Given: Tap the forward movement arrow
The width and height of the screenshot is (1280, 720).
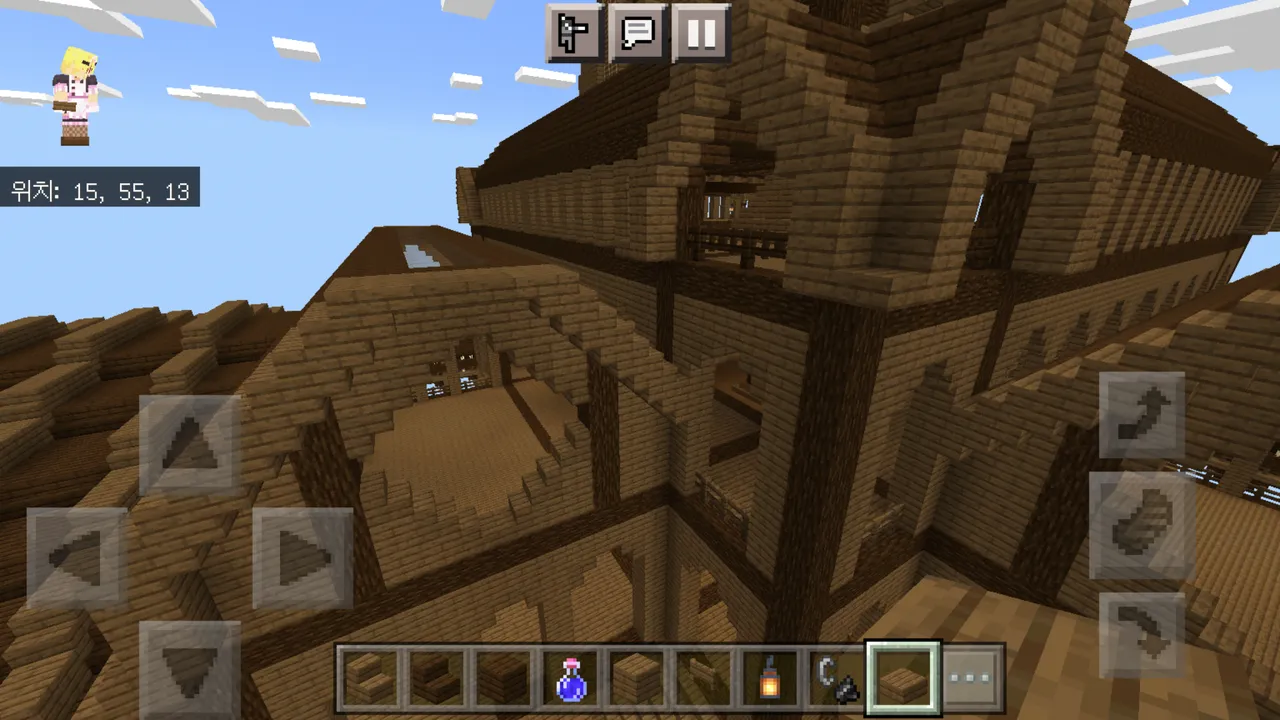Looking at the screenshot, I should click(x=190, y=445).
